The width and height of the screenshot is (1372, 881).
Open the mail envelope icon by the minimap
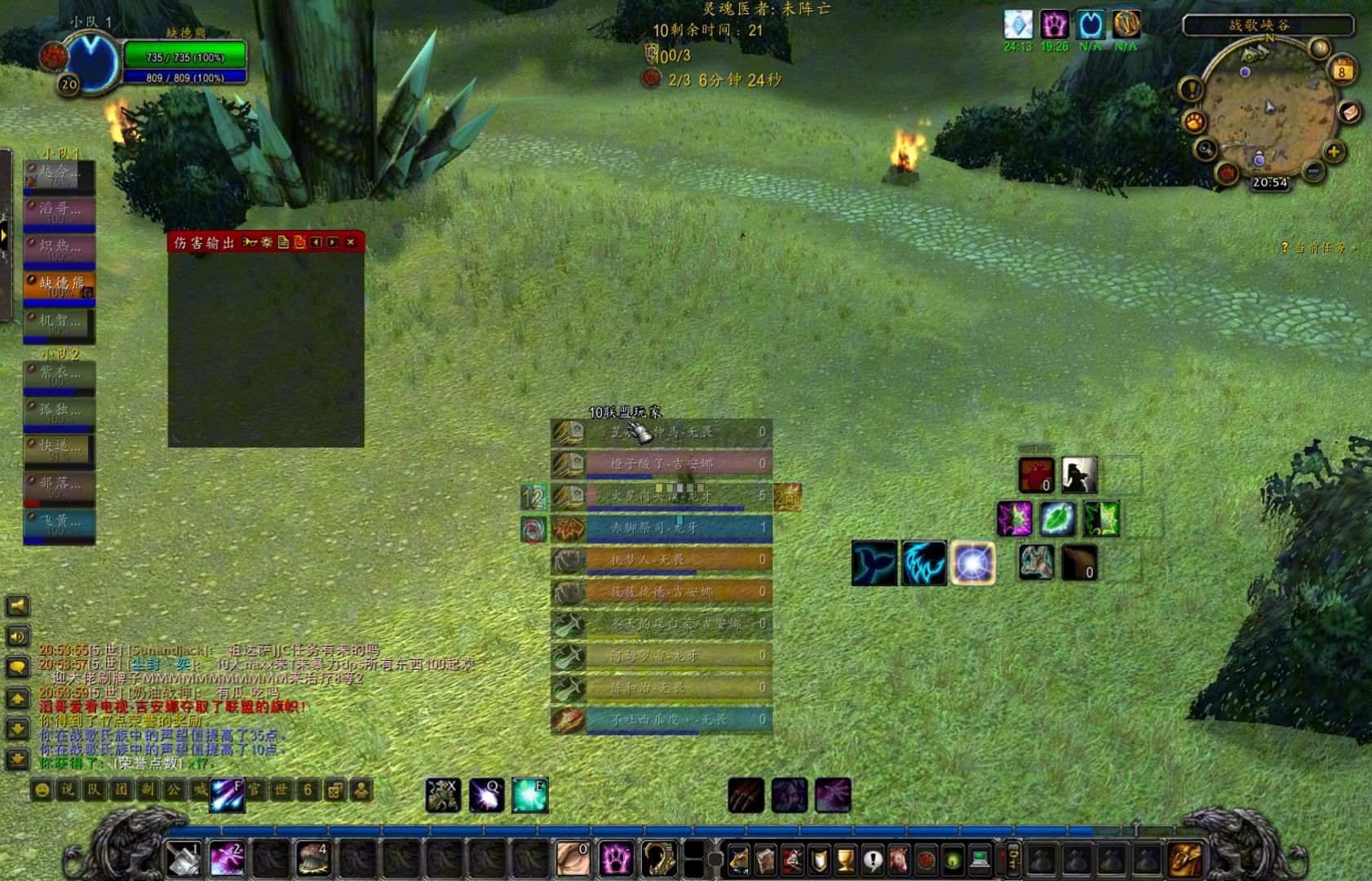[1349, 111]
